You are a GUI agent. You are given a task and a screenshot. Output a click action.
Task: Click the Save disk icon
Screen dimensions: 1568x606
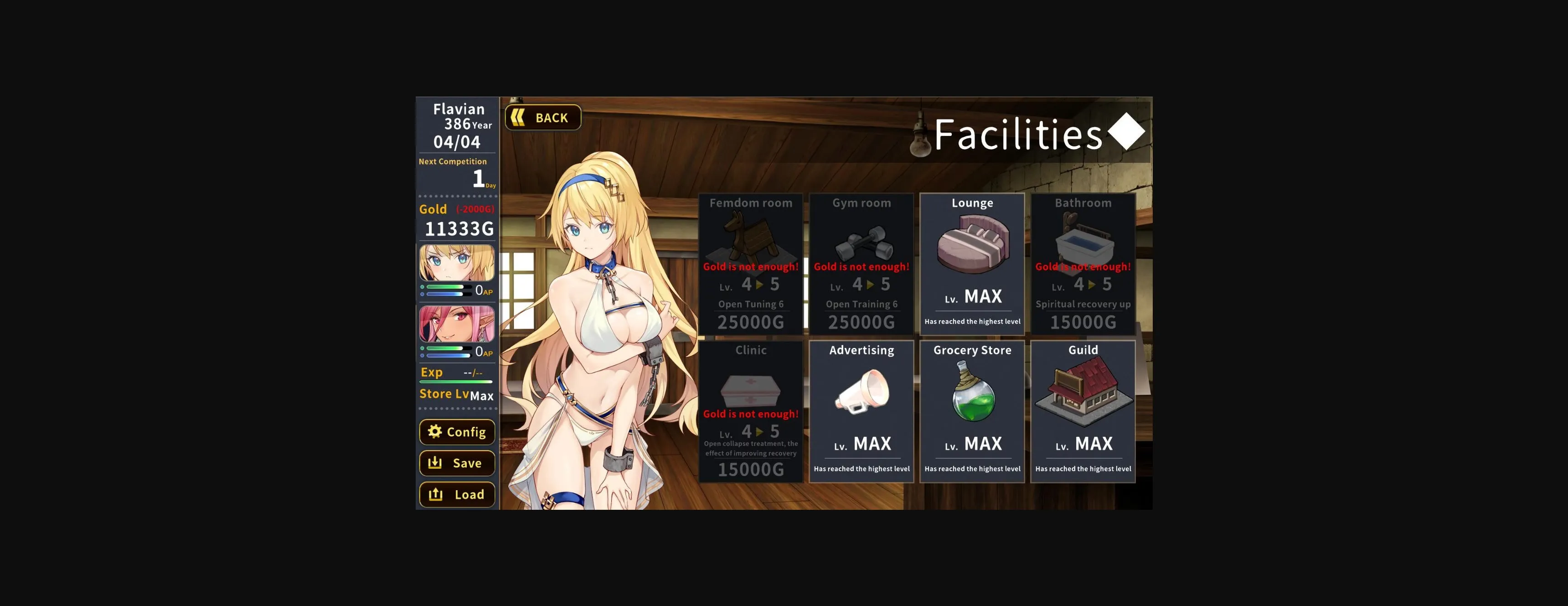436,463
